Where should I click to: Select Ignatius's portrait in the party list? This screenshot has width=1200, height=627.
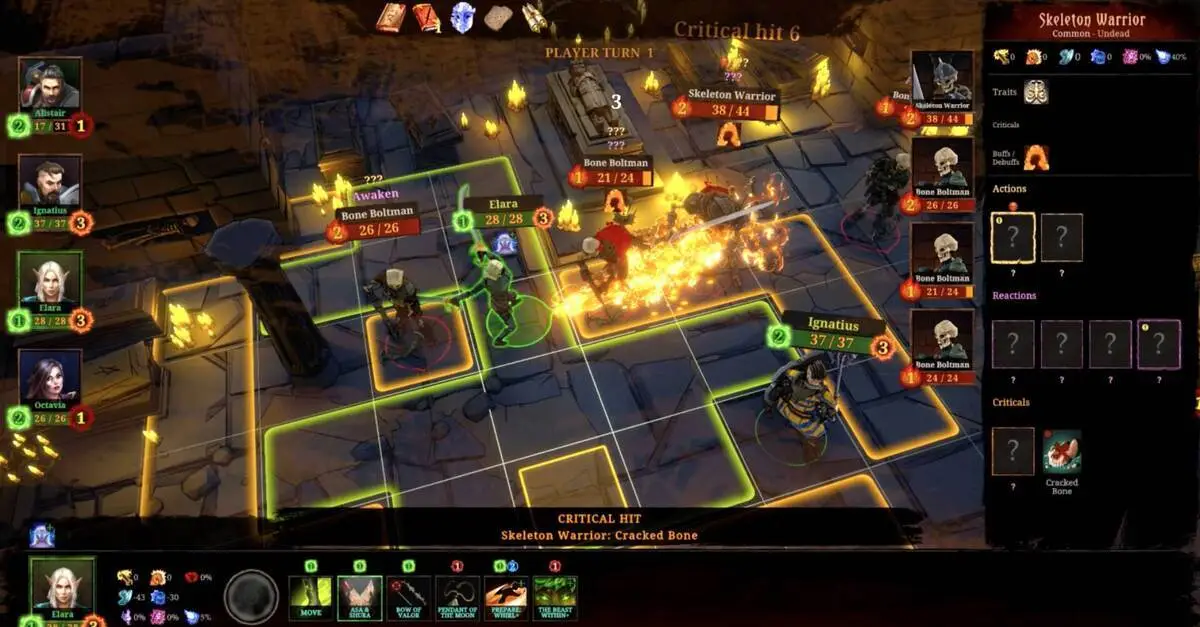[50, 182]
